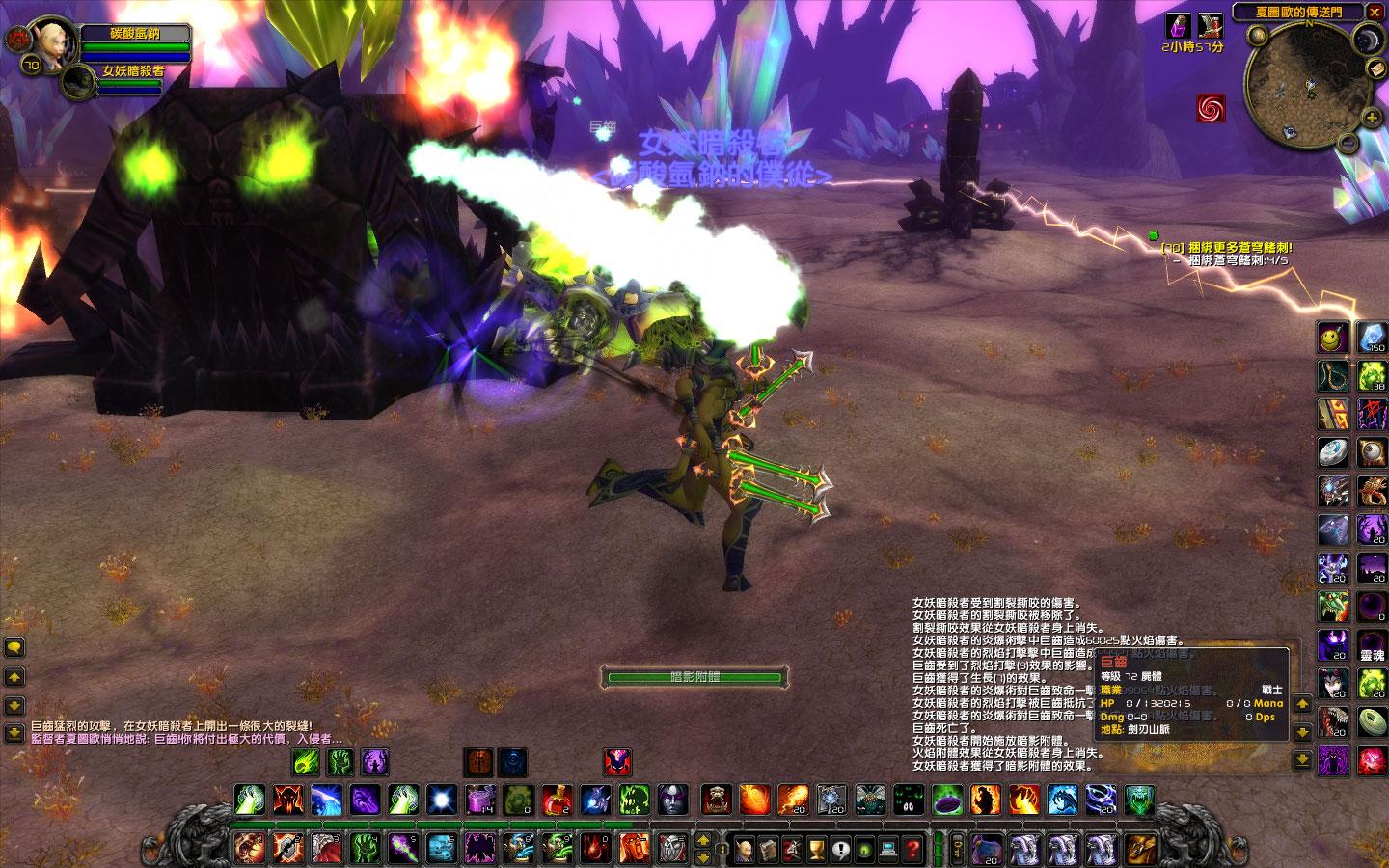This screenshot has width=1389, height=868.
Task: Open the red question mark help button
Action: [912, 850]
